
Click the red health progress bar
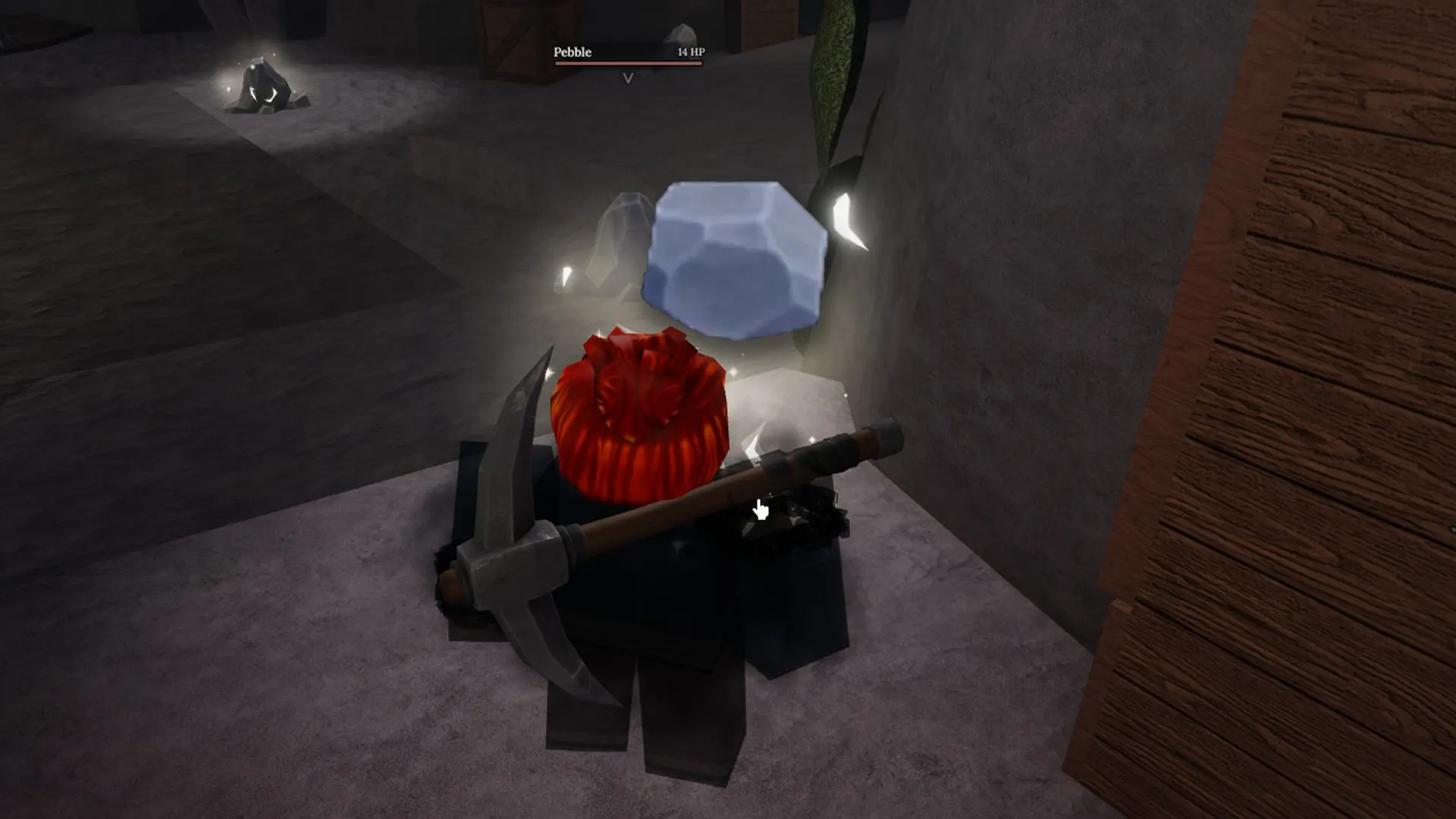coord(629,64)
